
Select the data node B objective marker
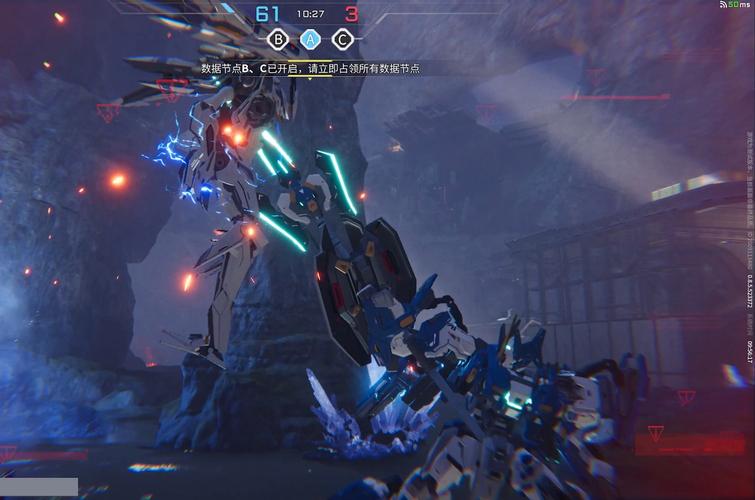[278, 40]
